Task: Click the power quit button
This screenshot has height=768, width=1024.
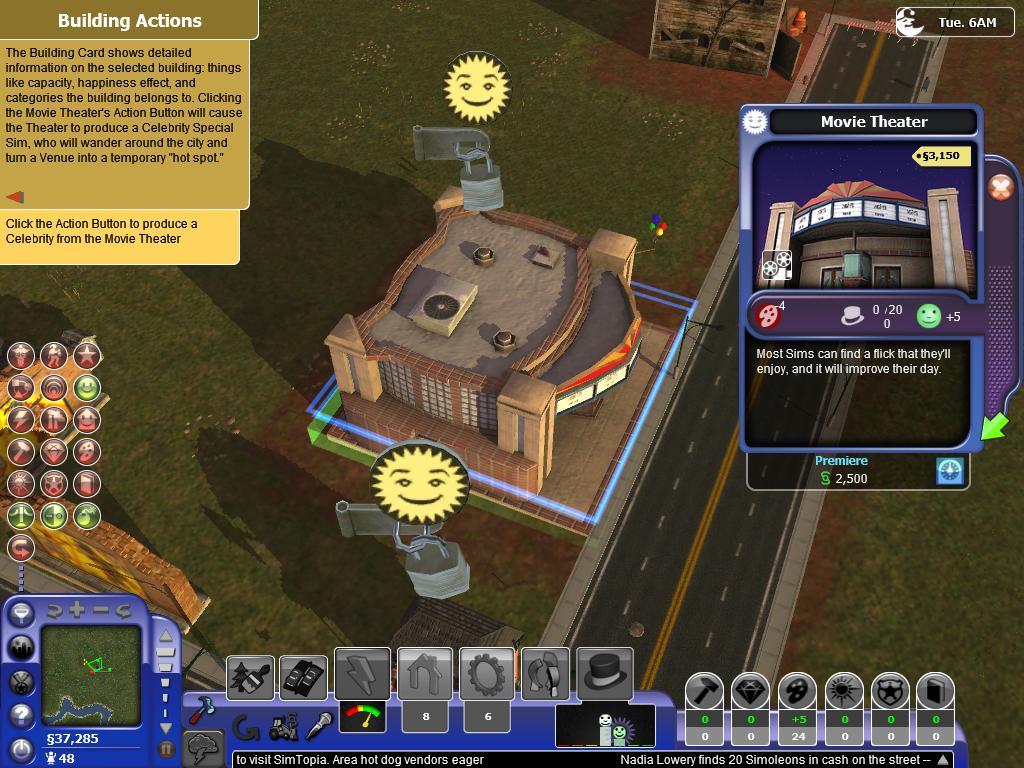Action: (21, 747)
